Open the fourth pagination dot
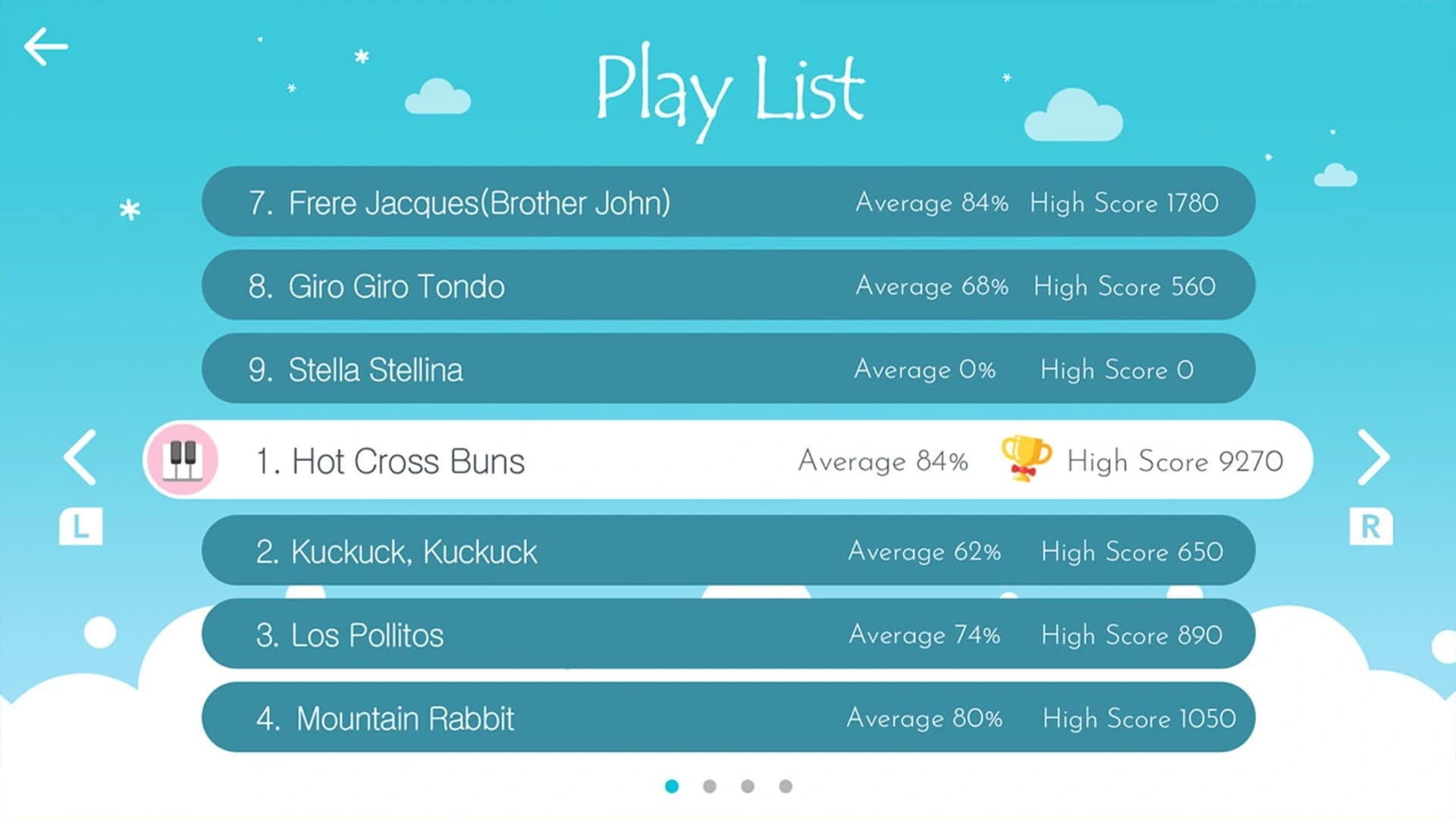Viewport: 1456px width, 819px height. click(784, 786)
